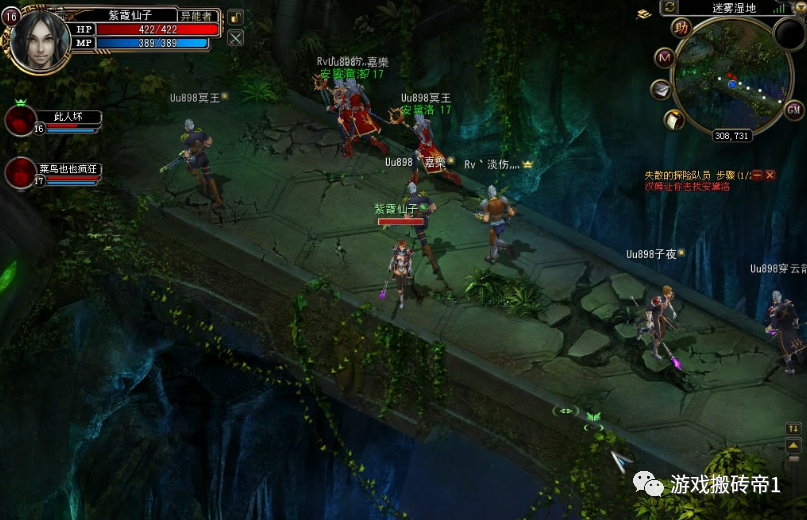Open the mail envelope icon
807x520 pixels.
[x=661, y=90]
